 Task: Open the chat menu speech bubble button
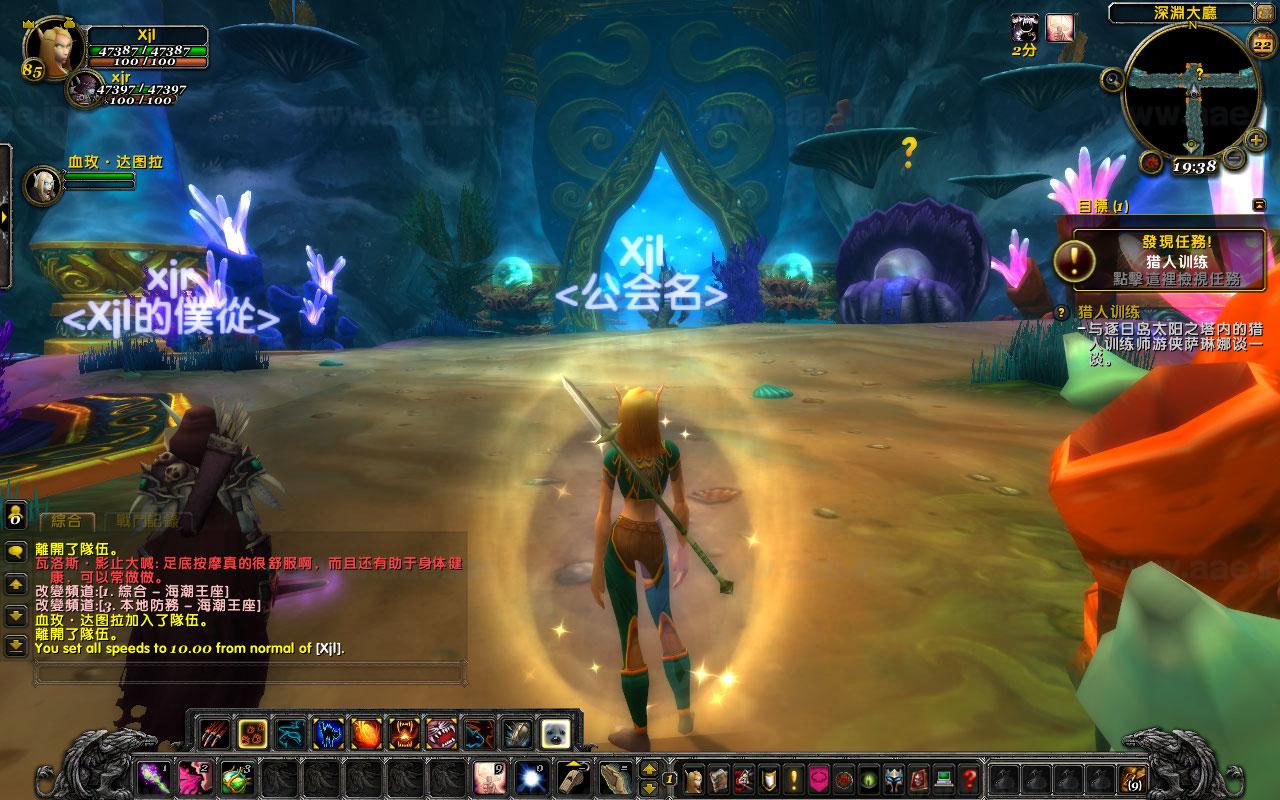16,550
